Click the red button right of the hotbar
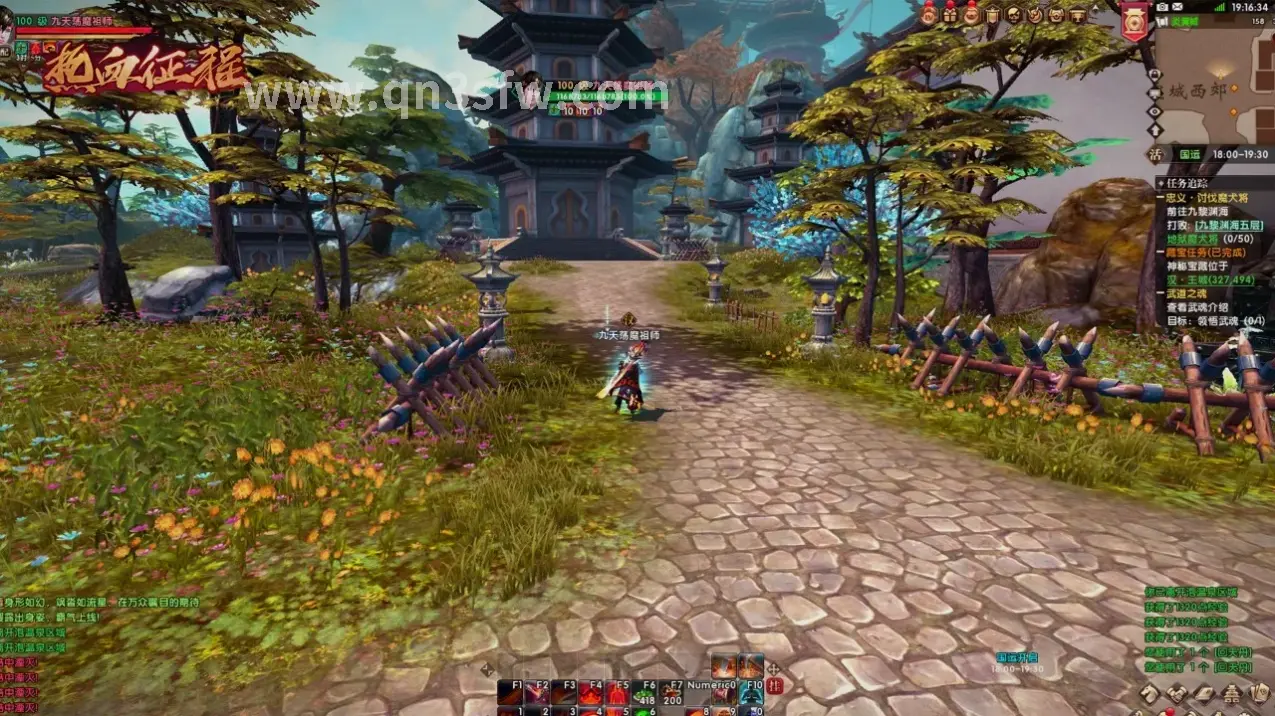 pos(774,687)
